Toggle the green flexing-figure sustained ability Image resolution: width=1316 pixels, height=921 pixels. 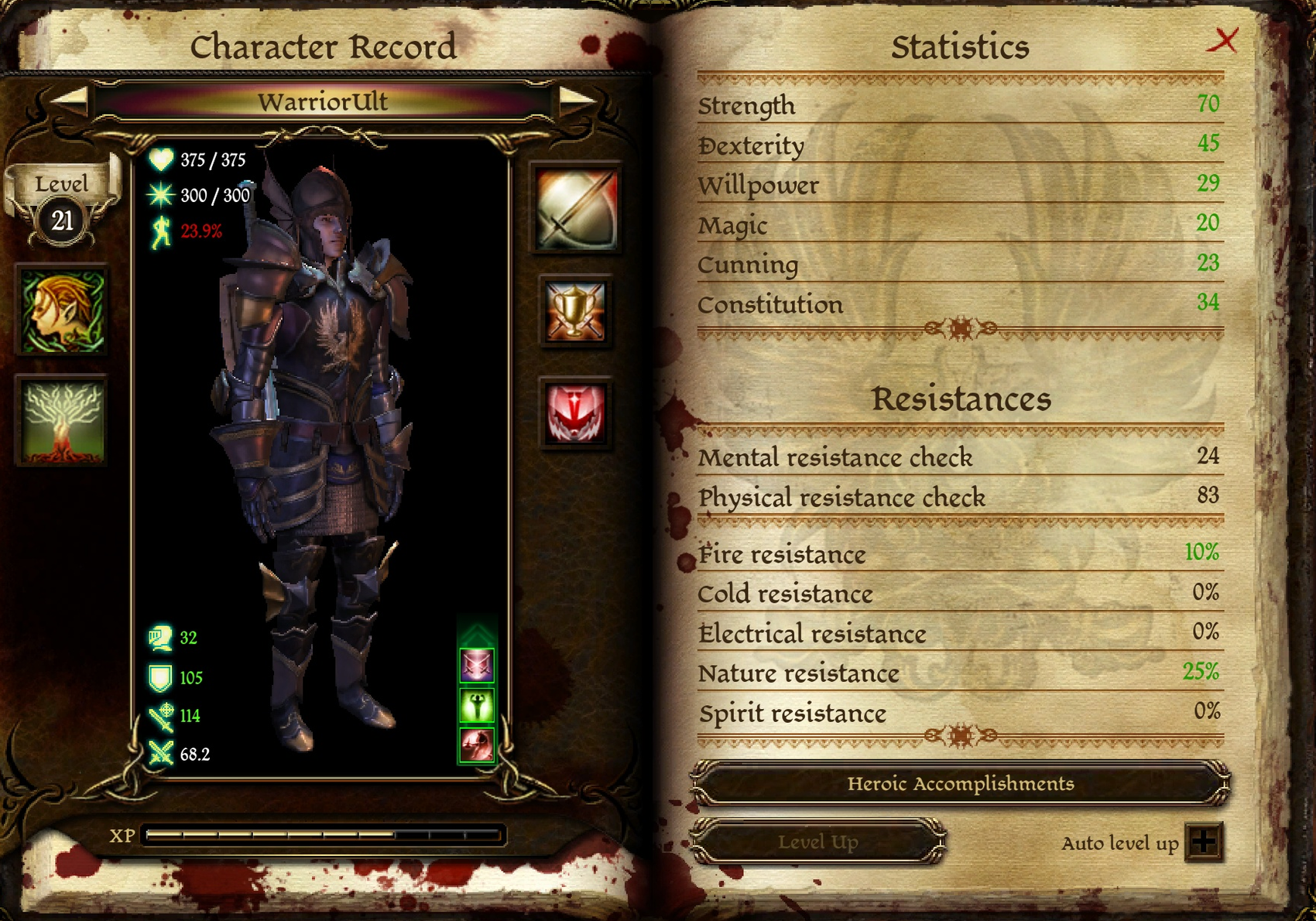point(478,706)
